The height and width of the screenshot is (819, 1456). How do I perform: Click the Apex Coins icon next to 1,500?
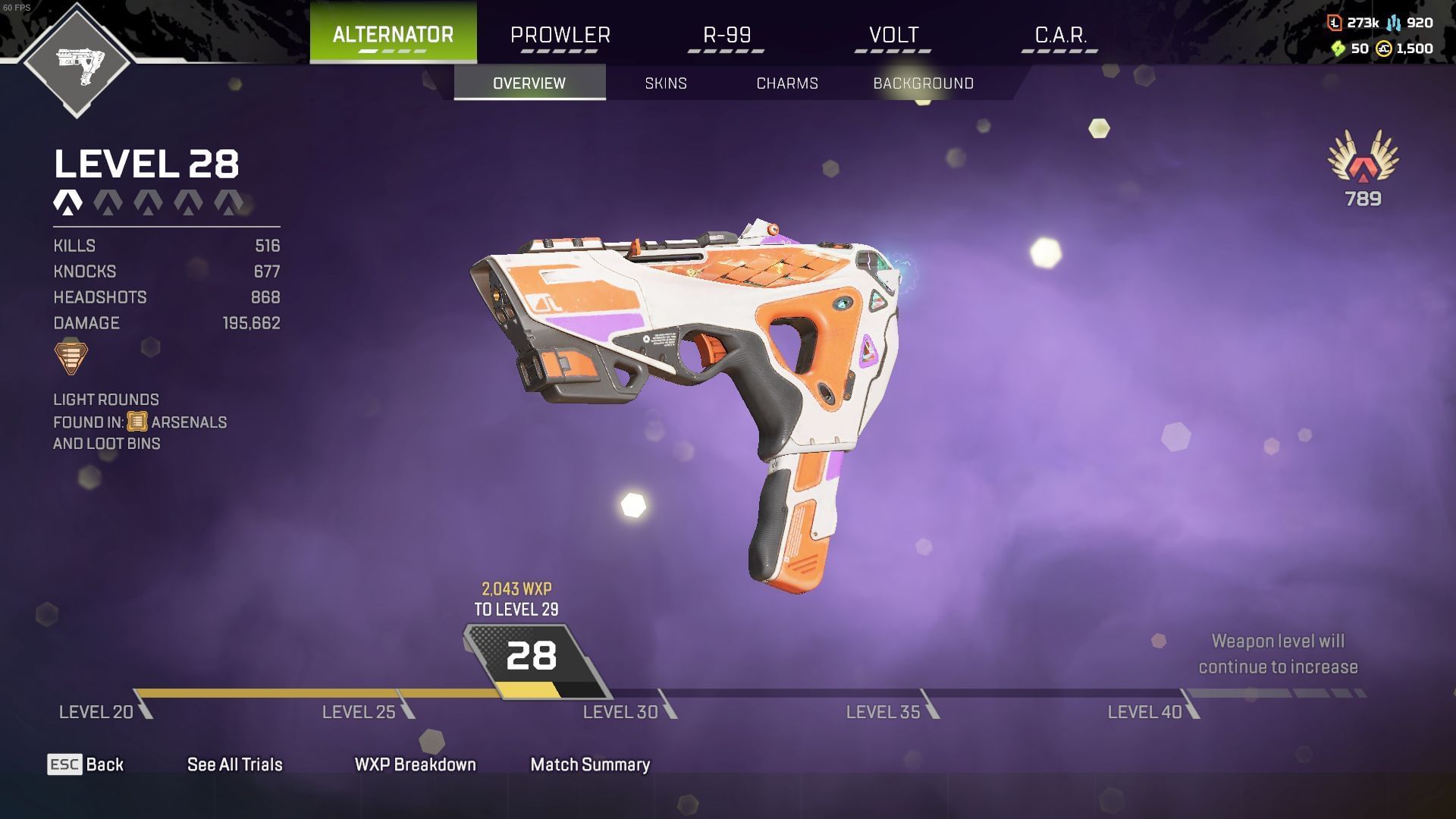tap(1385, 49)
